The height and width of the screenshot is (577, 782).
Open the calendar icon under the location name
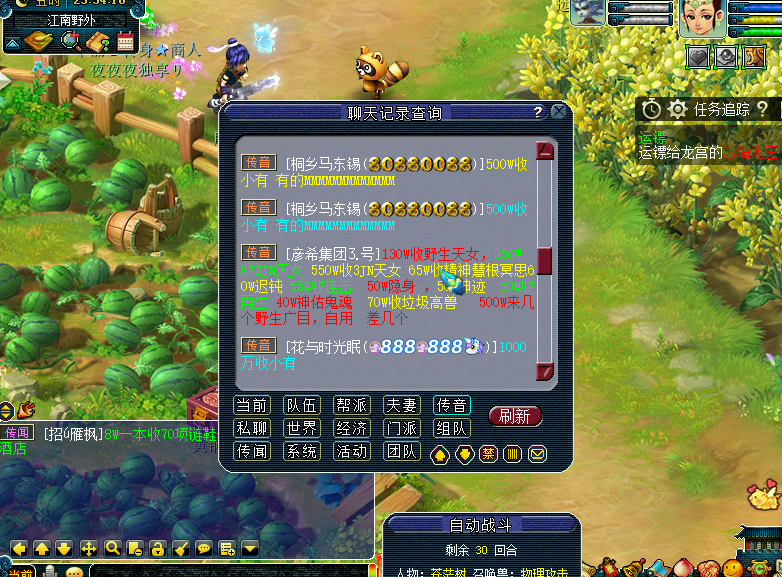tap(125, 41)
